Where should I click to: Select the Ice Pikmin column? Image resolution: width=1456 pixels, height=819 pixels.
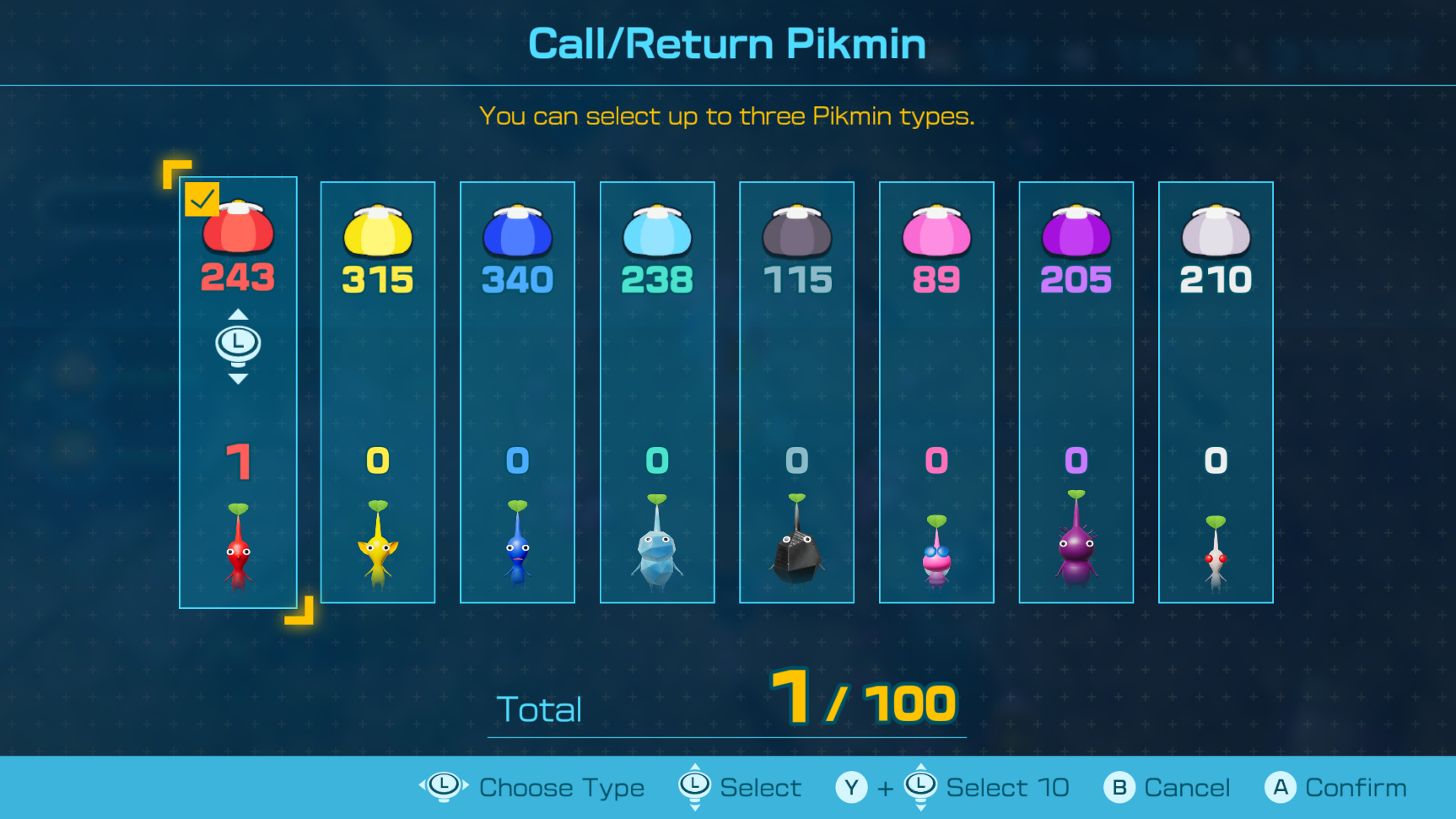657,392
